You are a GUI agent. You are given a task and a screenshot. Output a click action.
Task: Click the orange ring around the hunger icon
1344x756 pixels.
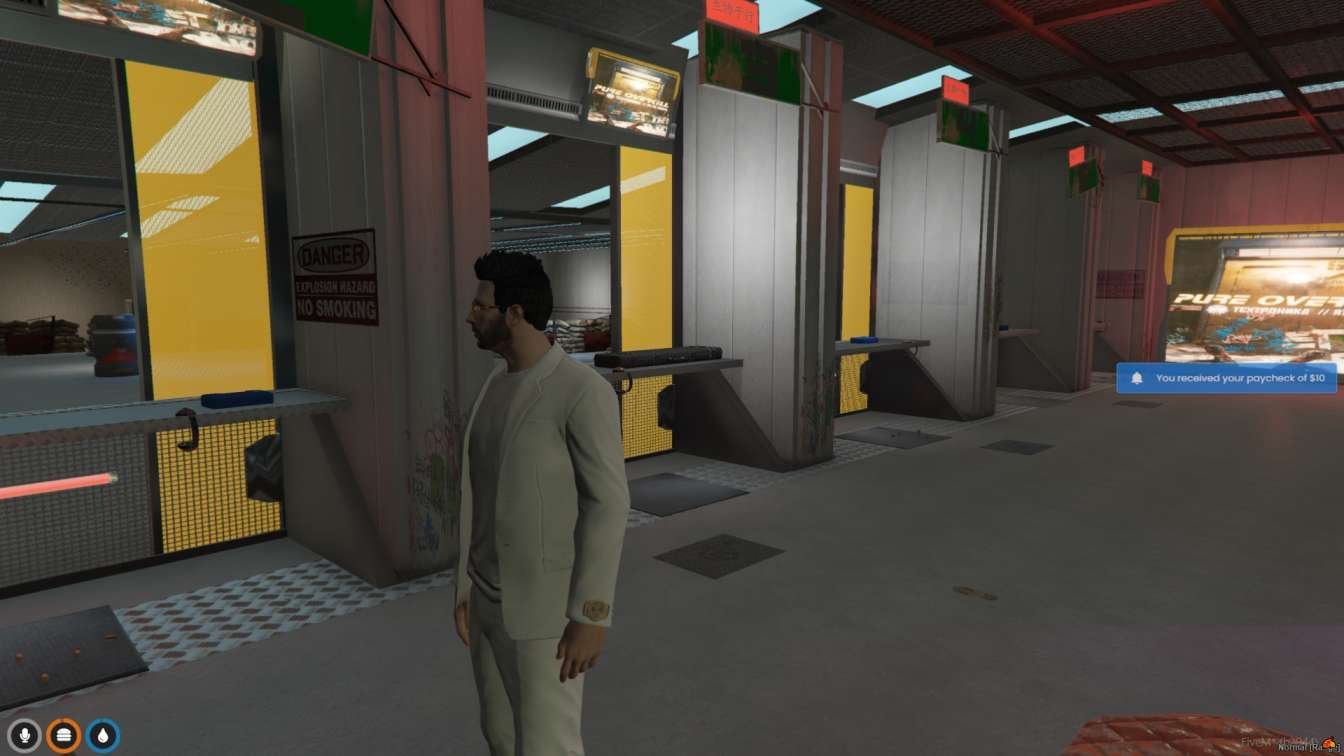point(62,719)
